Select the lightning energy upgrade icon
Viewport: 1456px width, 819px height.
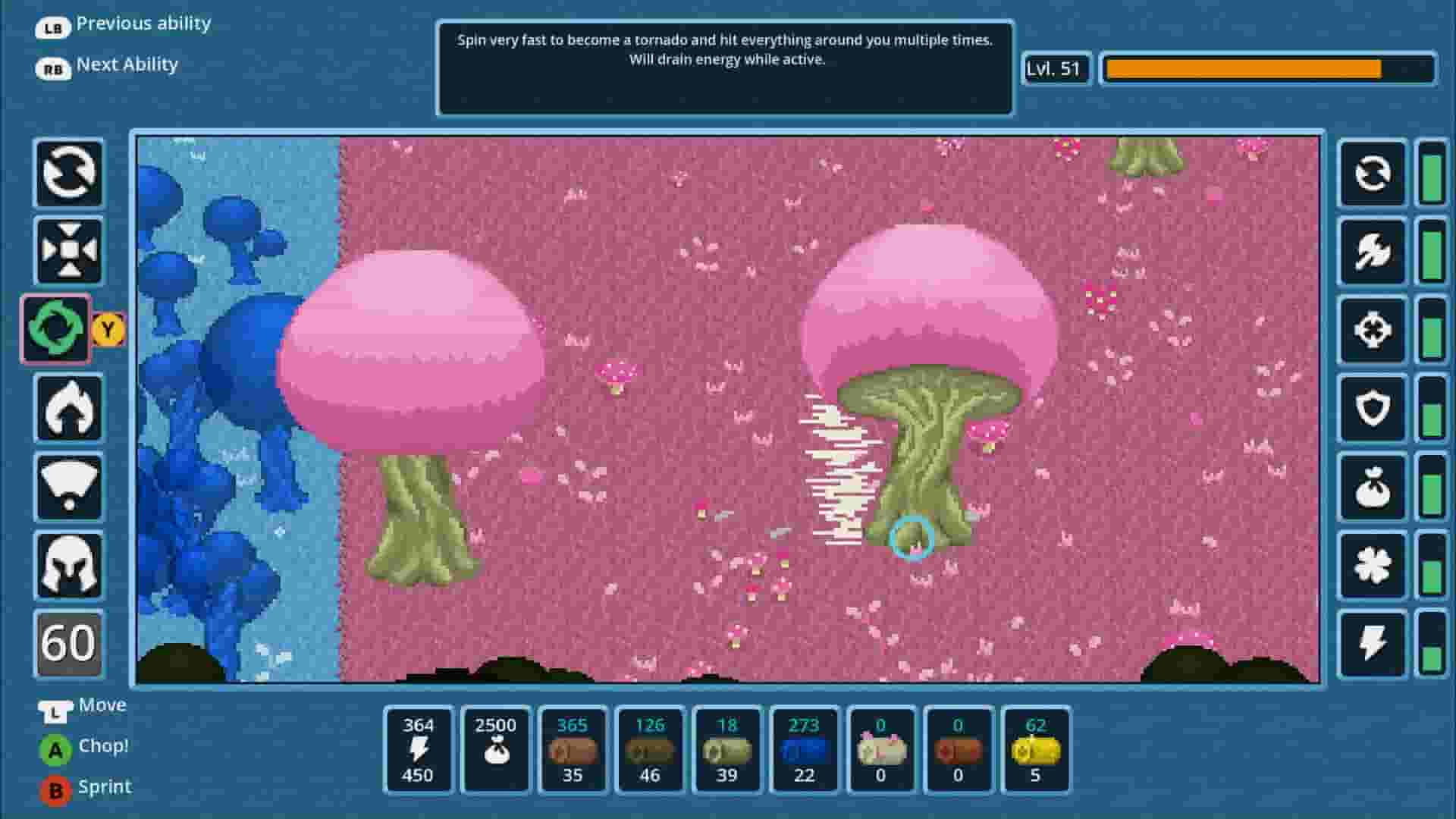(1372, 643)
